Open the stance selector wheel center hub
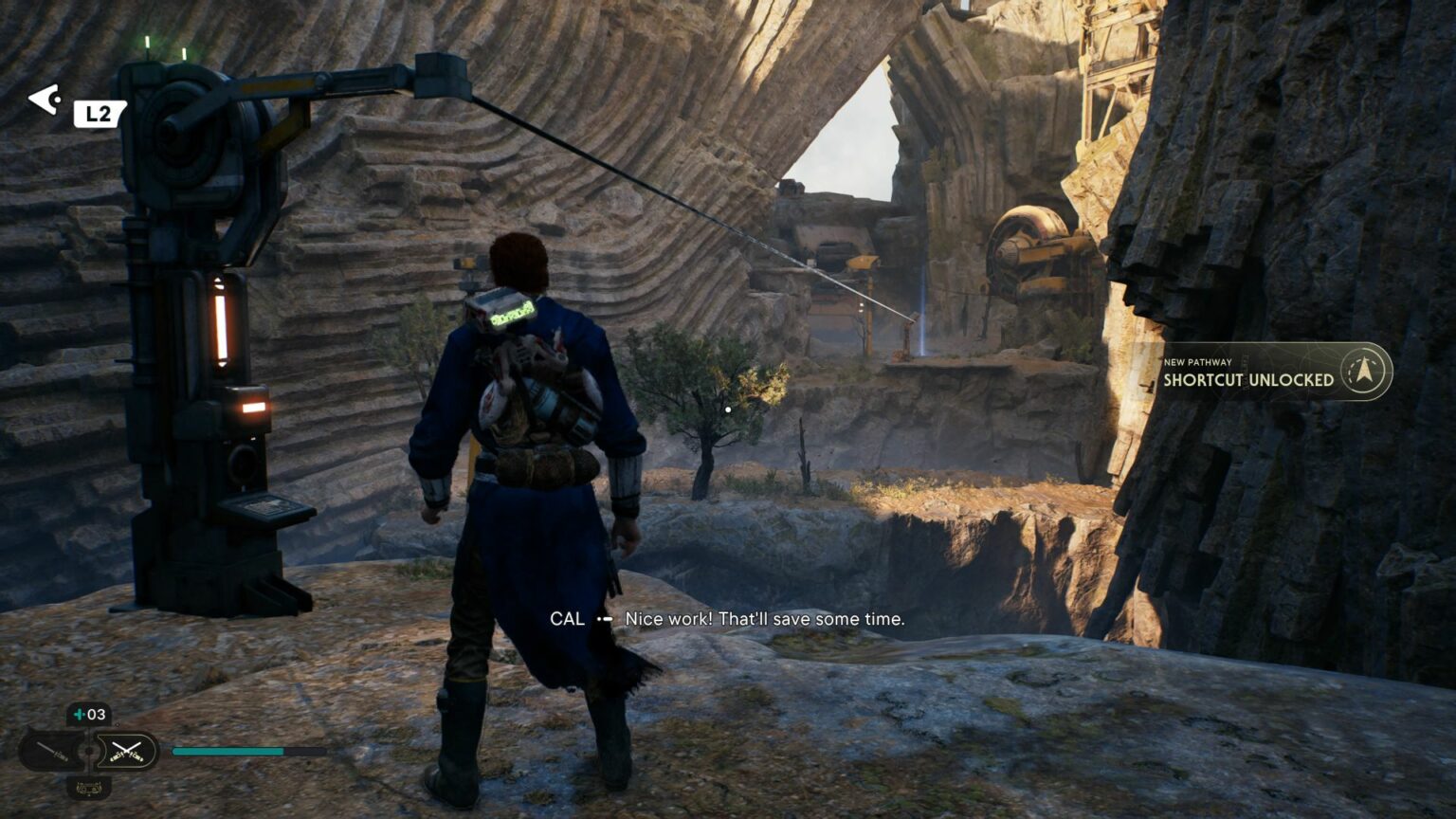Viewport: 1456px width, 819px height. (88, 750)
